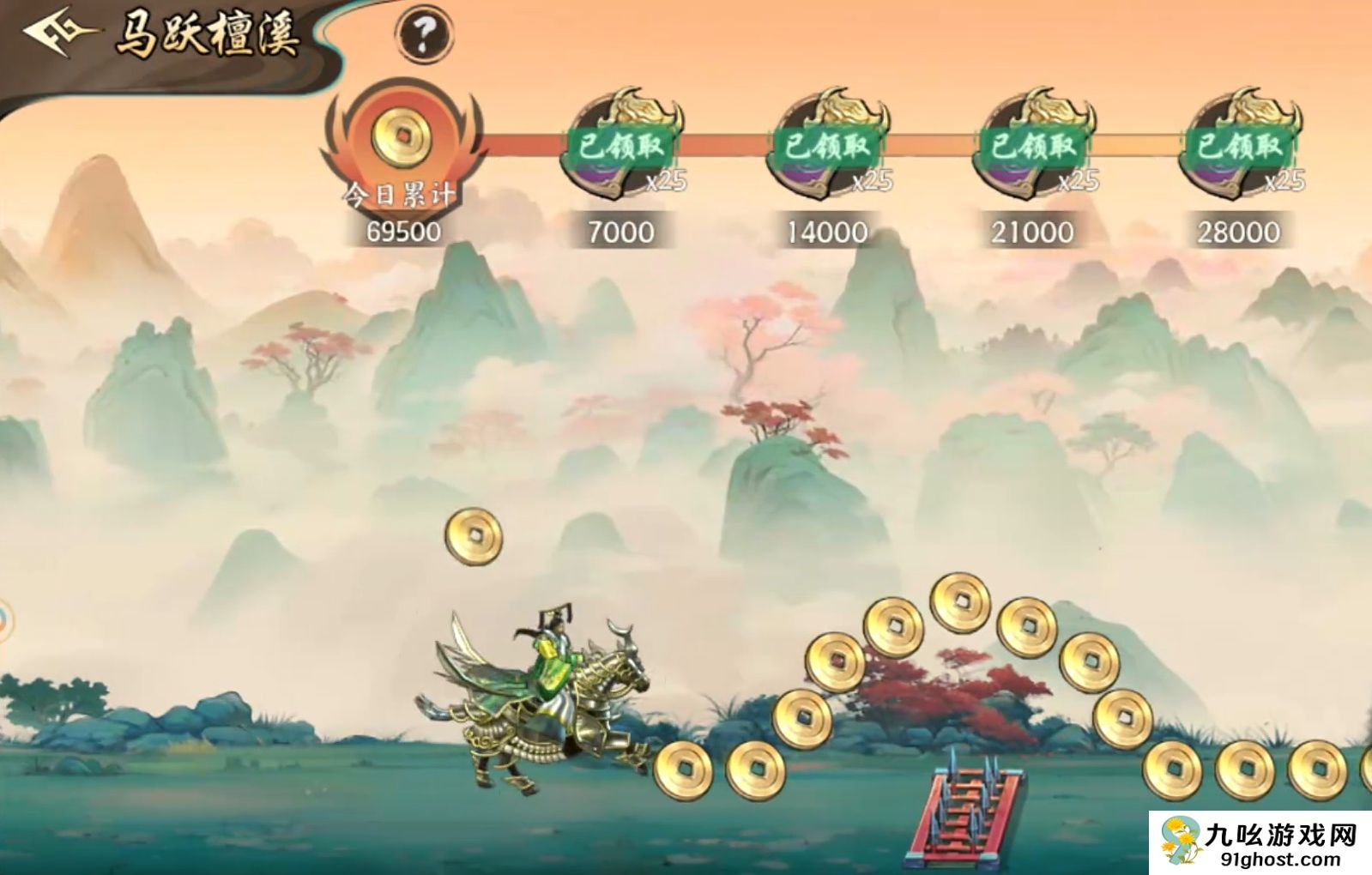Select the 21000 milestone reward icon
Screen dimensions: 1372x875
click(1033, 144)
